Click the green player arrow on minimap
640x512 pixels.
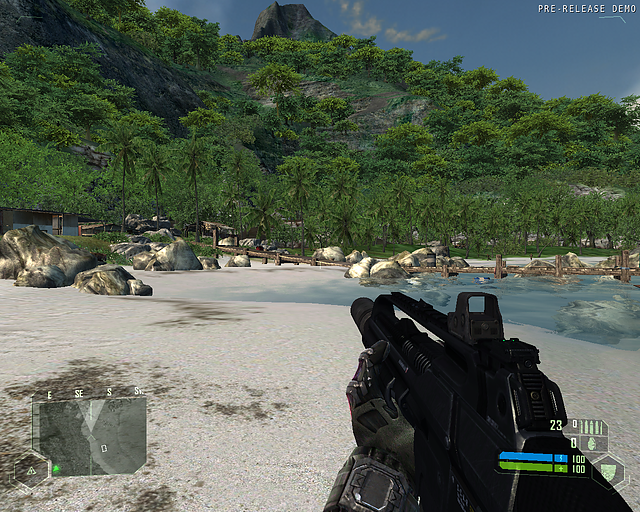pyautogui.click(x=57, y=467)
